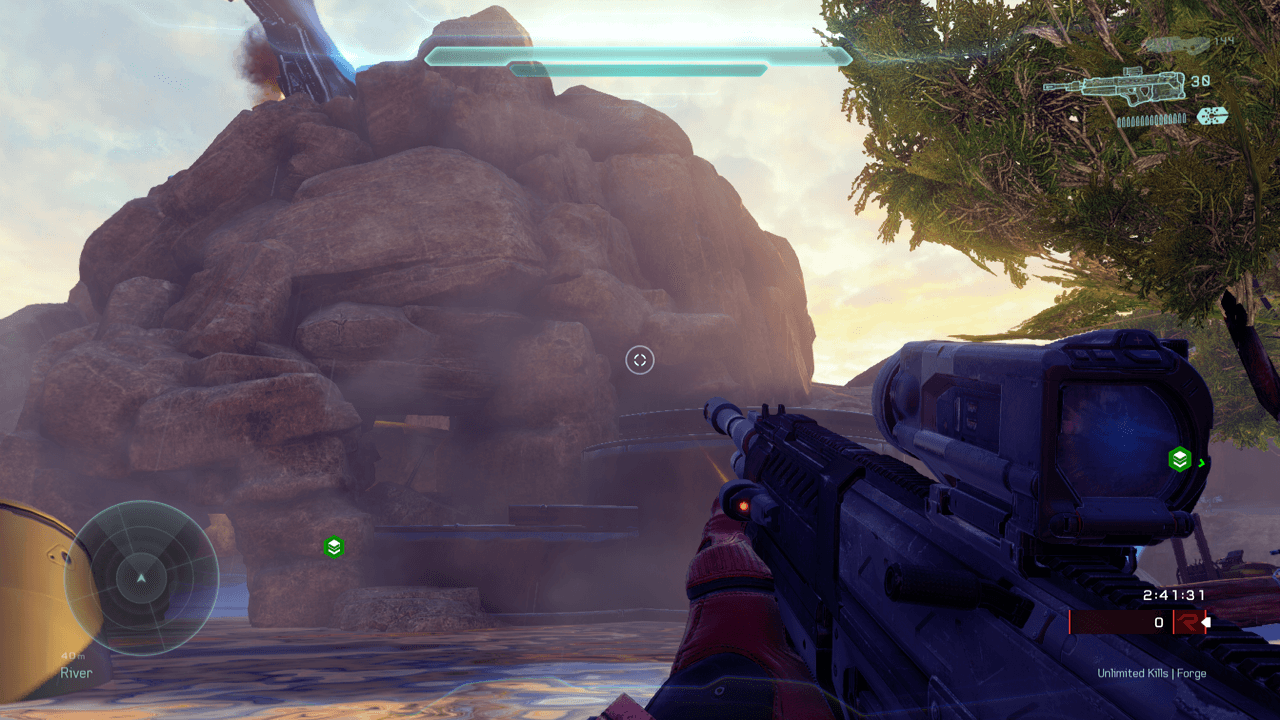Click the magazine ammo count 30
Viewport: 1280px width, 720px height.
[x=1200, y=81]
